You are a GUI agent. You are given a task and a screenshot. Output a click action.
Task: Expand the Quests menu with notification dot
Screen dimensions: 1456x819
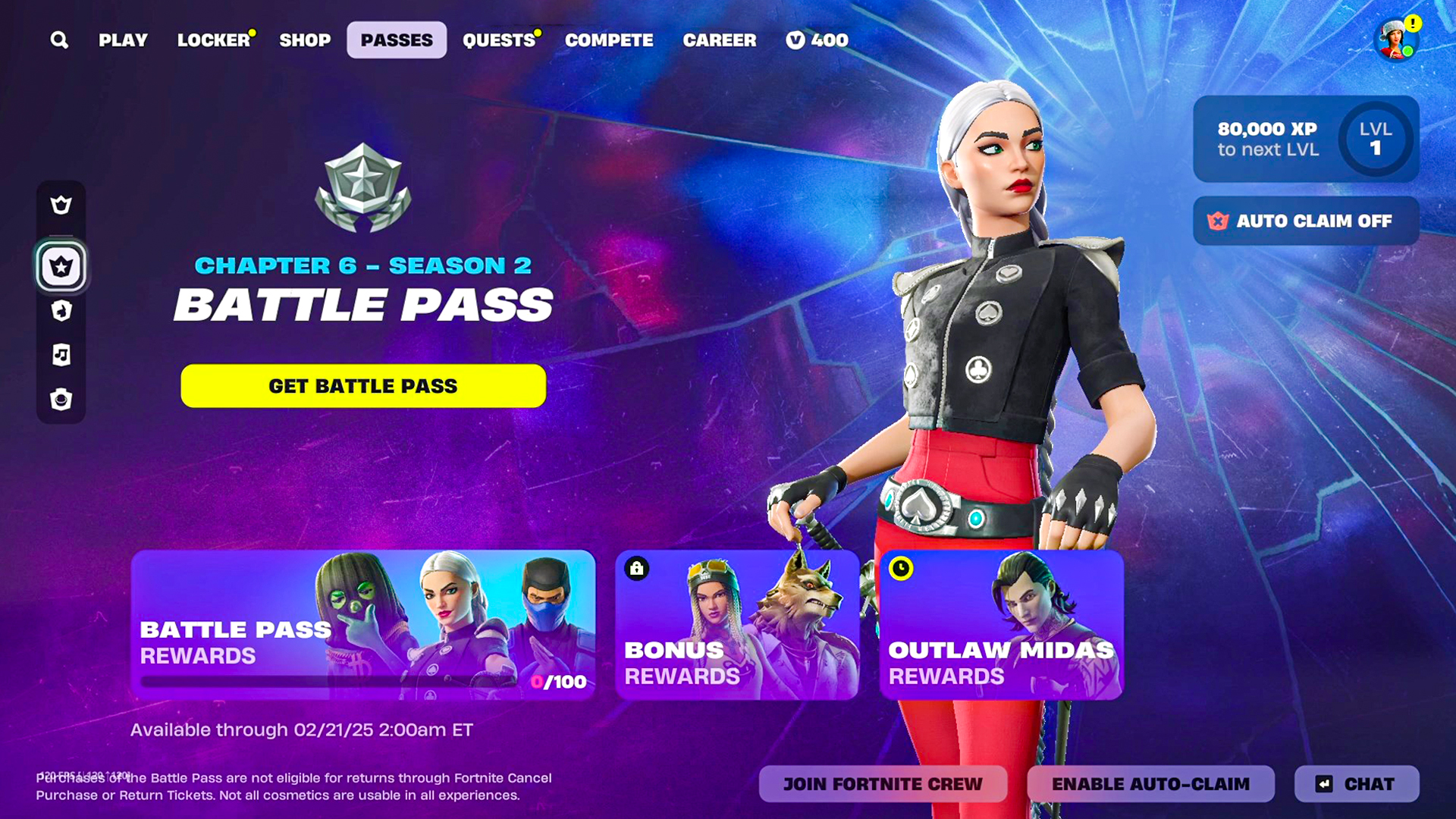point(499,40)
